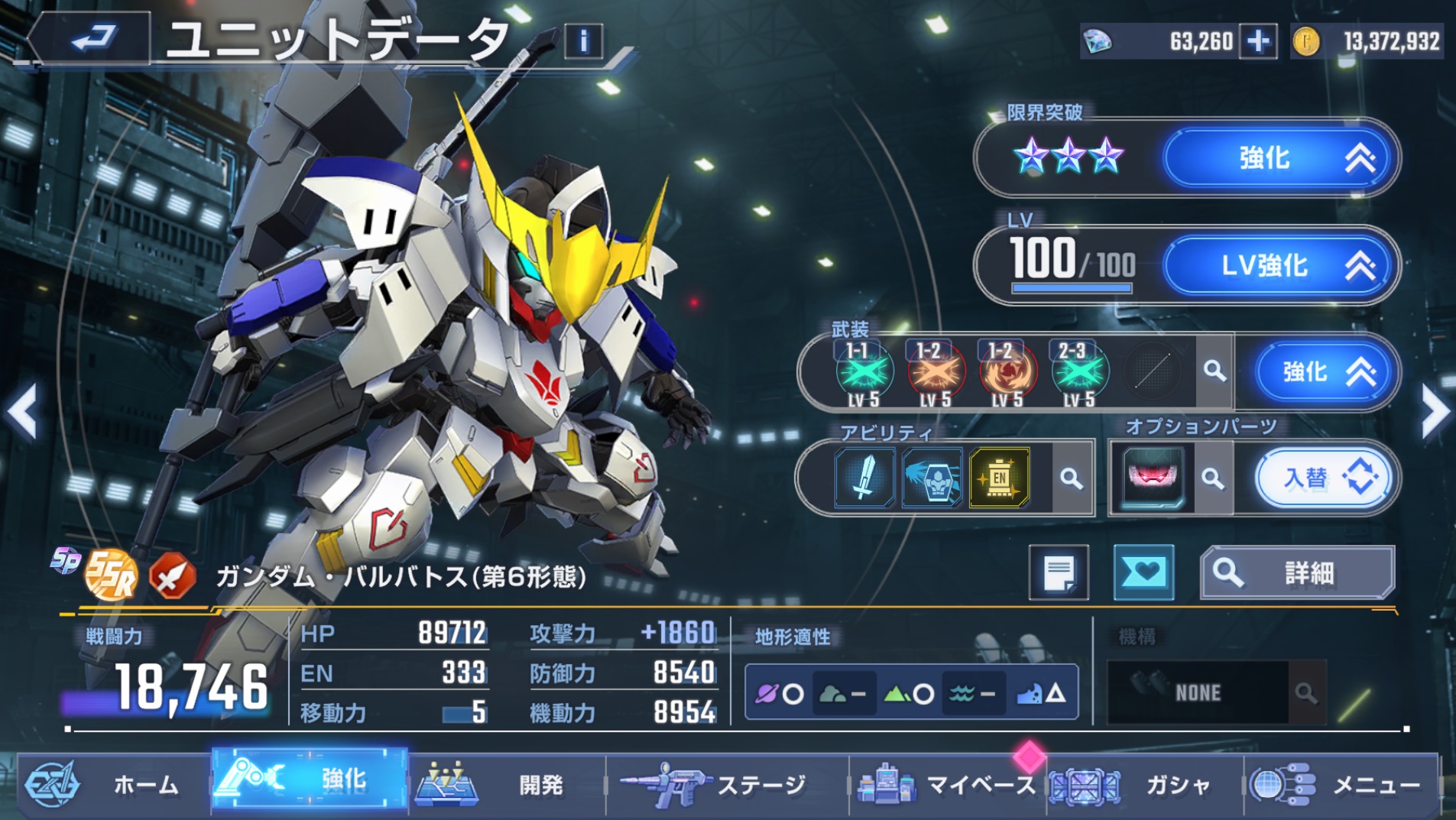Open the memo note icon button

[x=1059, y=572]
